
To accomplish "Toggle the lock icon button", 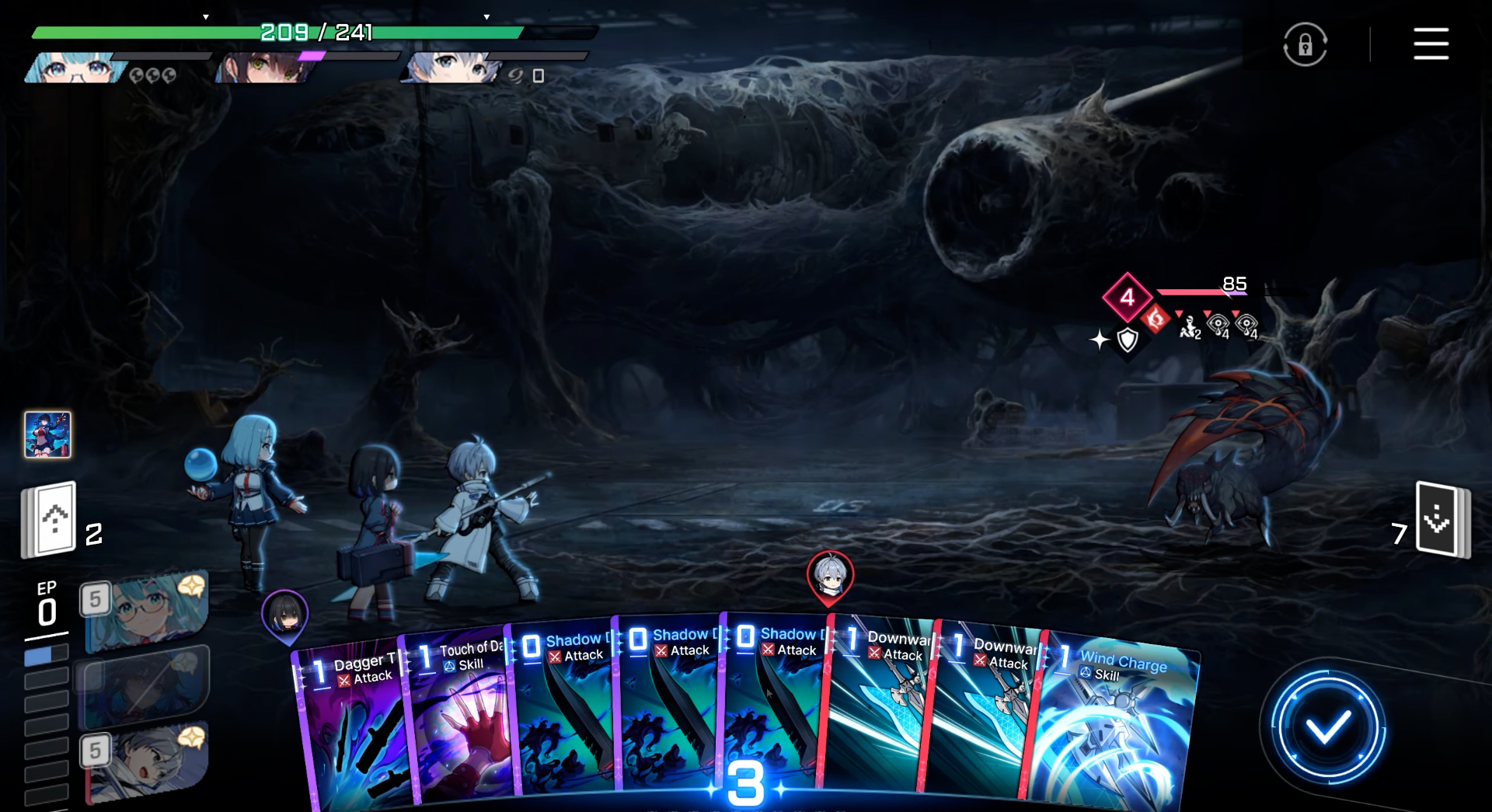I will [1305, 44].
